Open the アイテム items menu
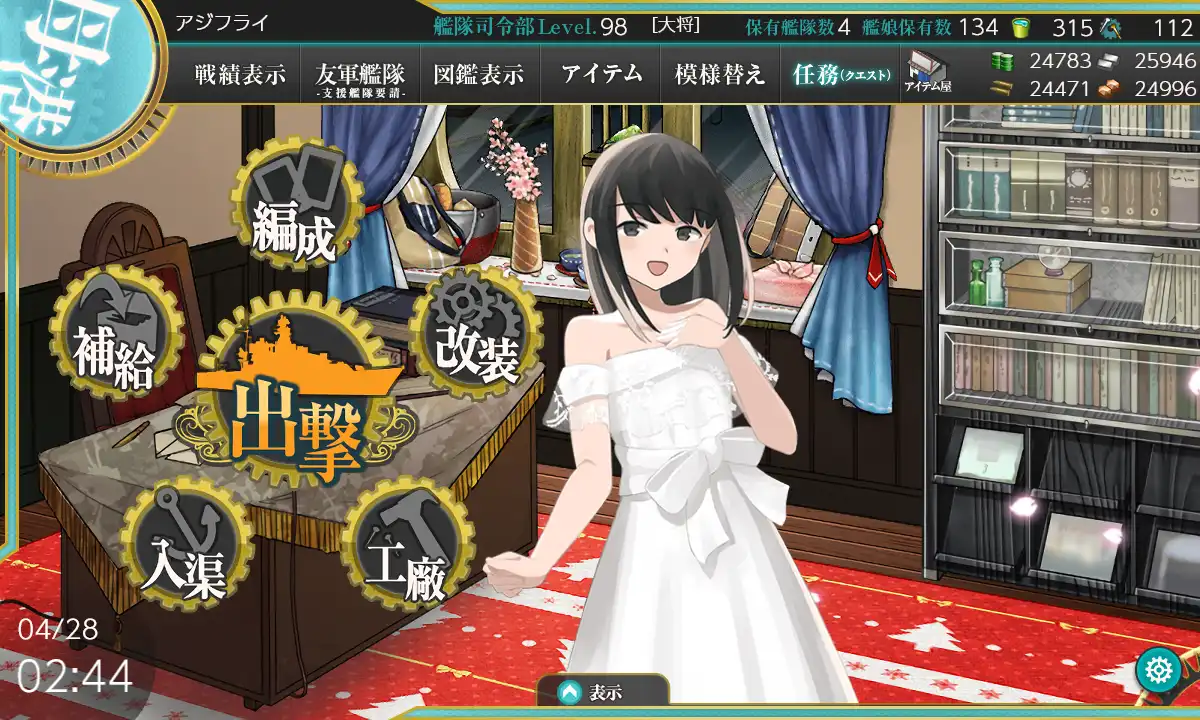The width and height of the screenshot is (1200, 720). tap(601, 74)
